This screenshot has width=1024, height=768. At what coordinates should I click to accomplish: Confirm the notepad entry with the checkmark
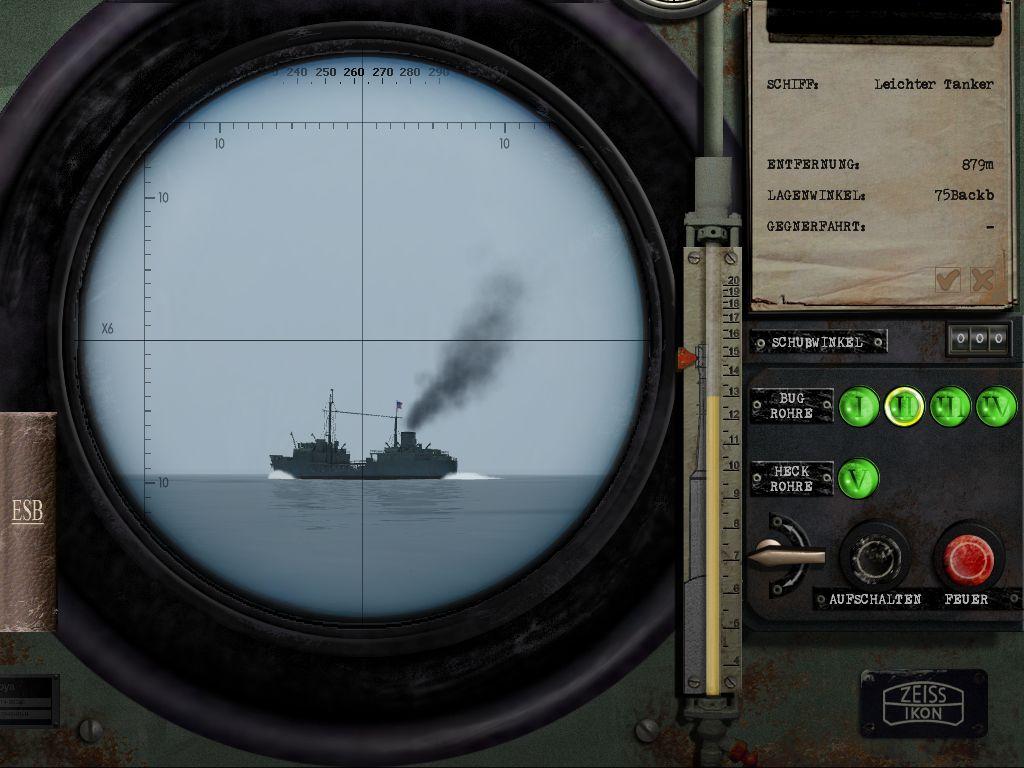coord(947,280)
